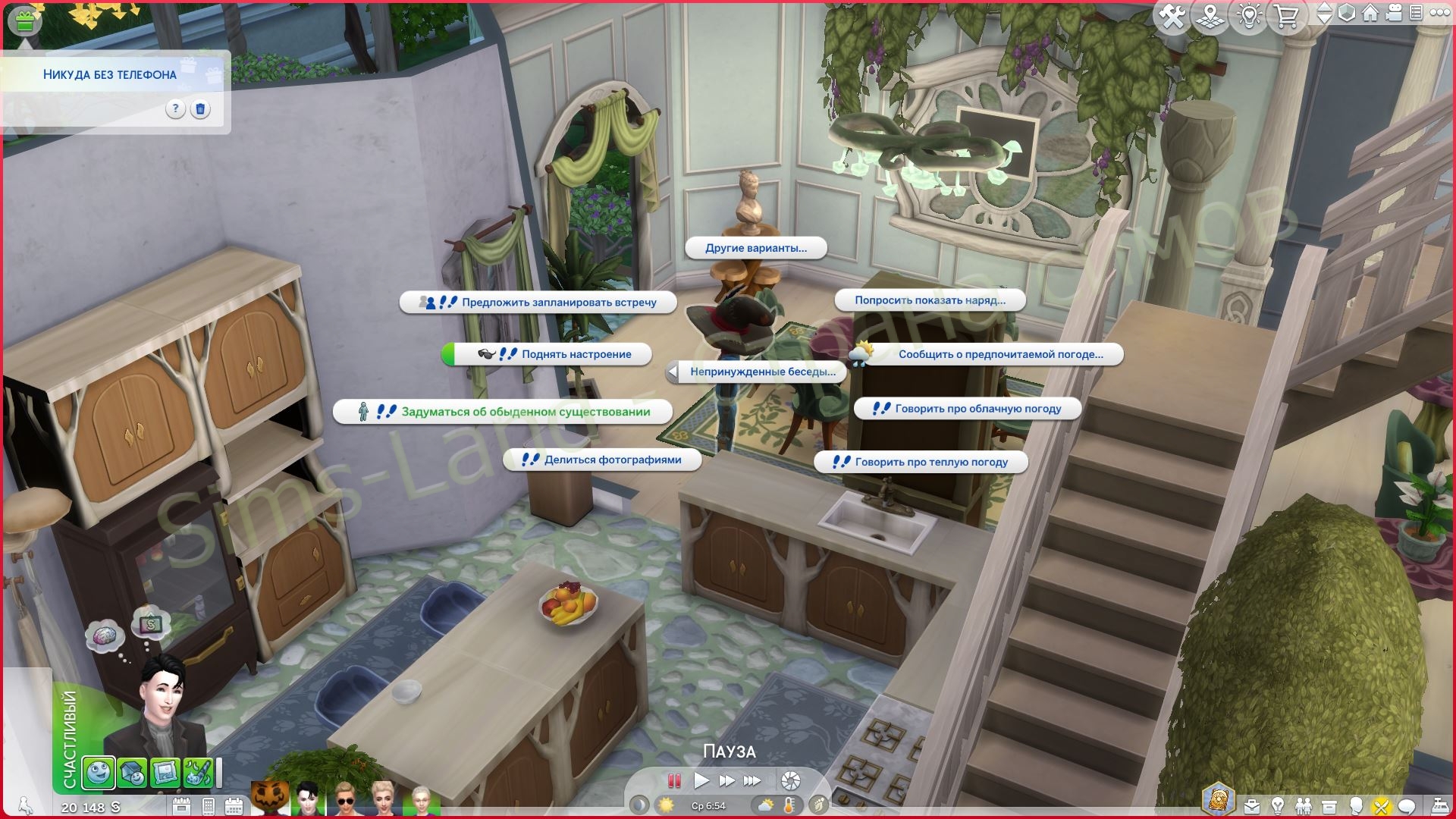Image resolution: width=1456 pixels, height=819 pixels.
Task: Set game to triple fast-forward speed
Action: 752,780
